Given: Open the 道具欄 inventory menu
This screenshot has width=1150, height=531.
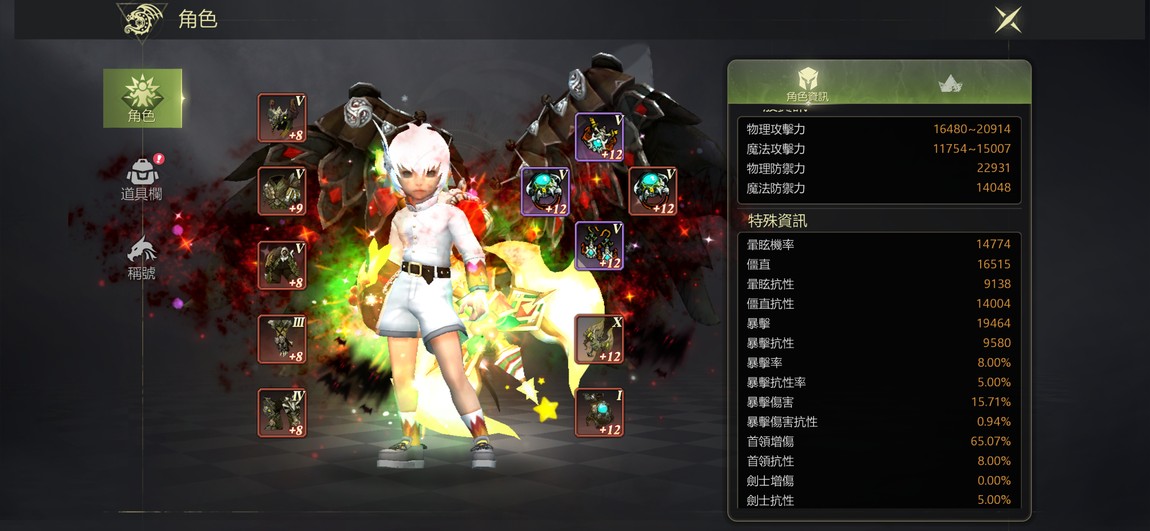Looking at the screenshot, I should (142, 178).
